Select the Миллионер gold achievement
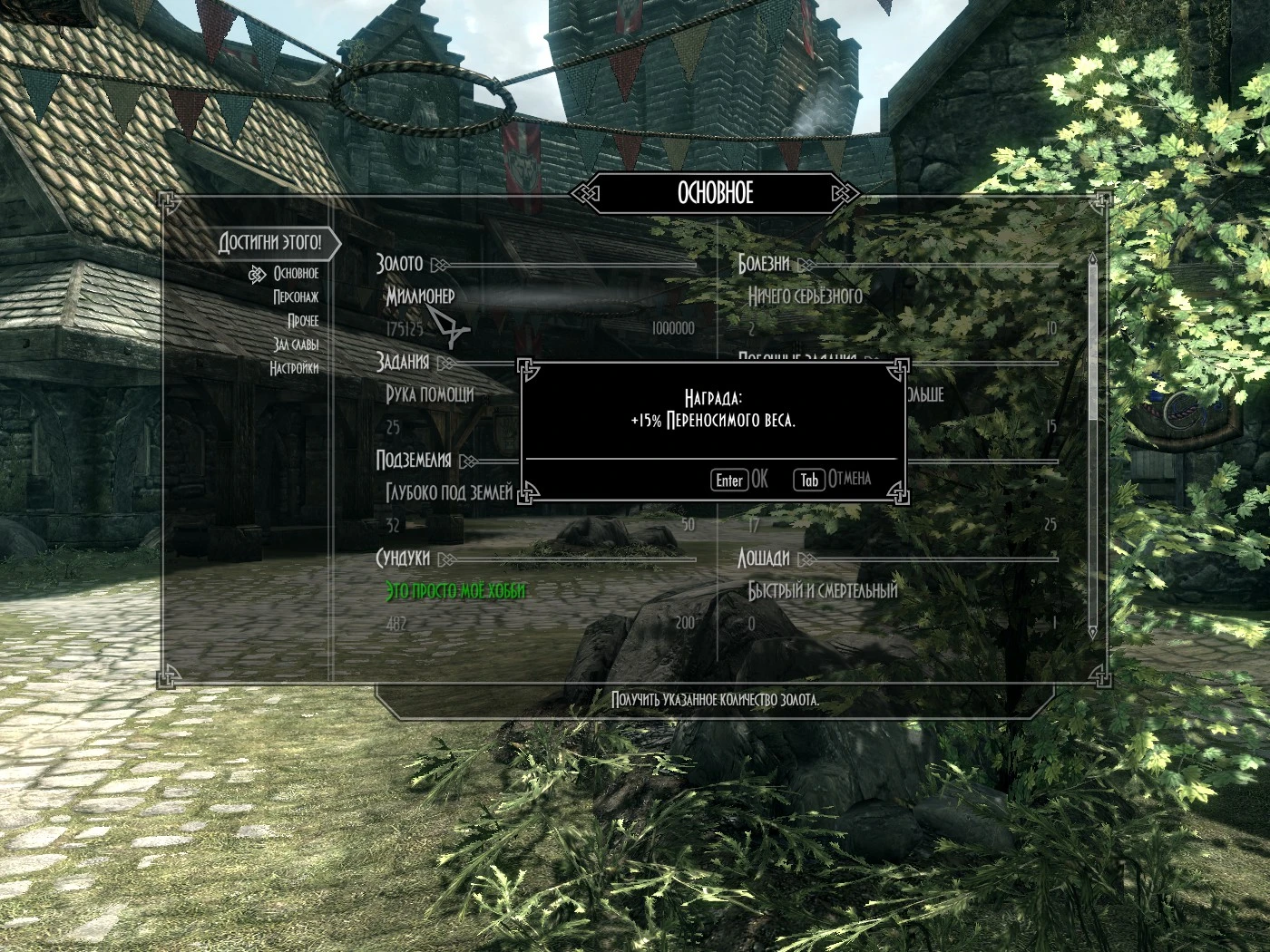1270x952 pixels. click(x=420, y=296)
